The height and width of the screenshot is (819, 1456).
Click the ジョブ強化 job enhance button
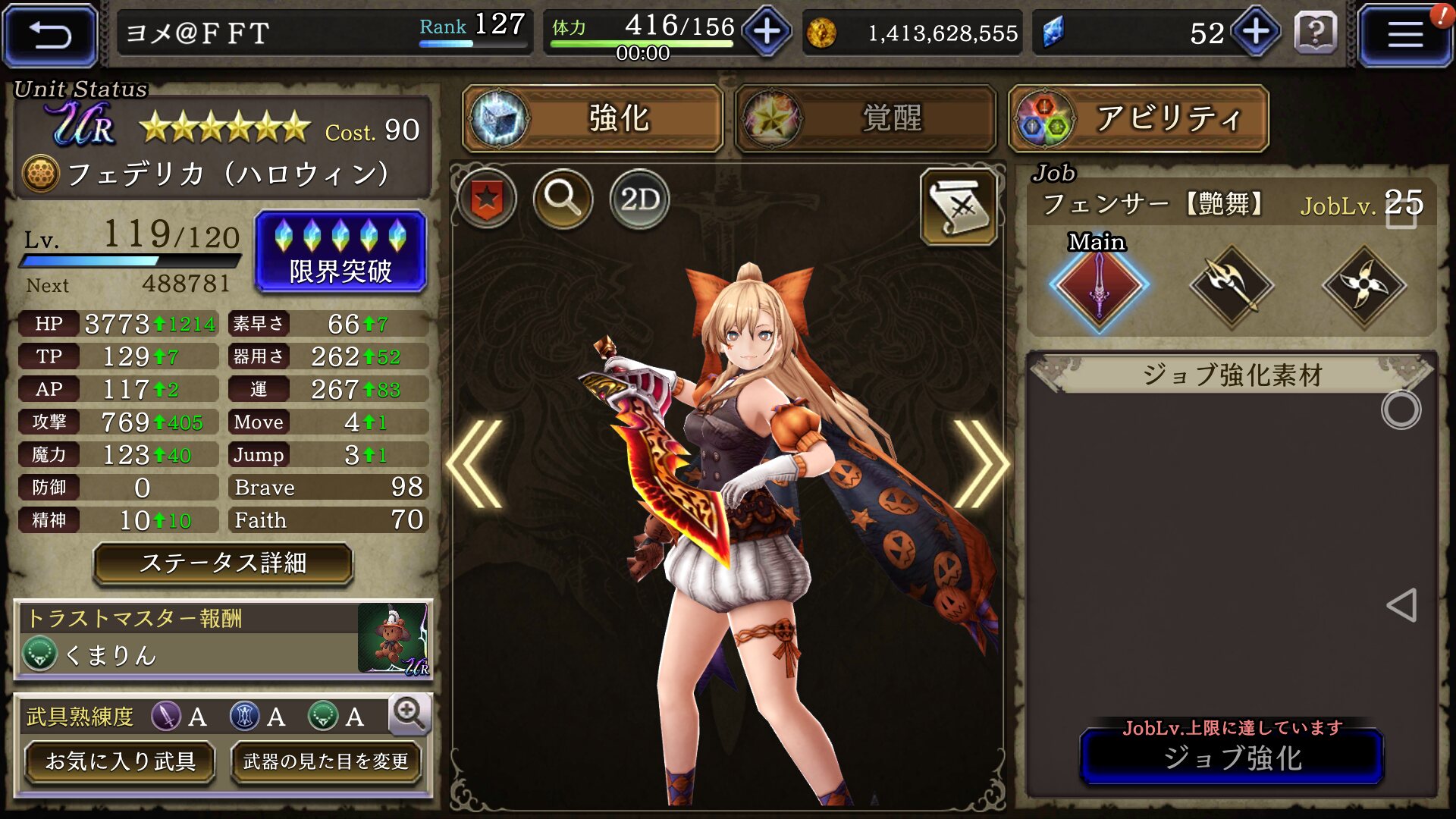1232,758
